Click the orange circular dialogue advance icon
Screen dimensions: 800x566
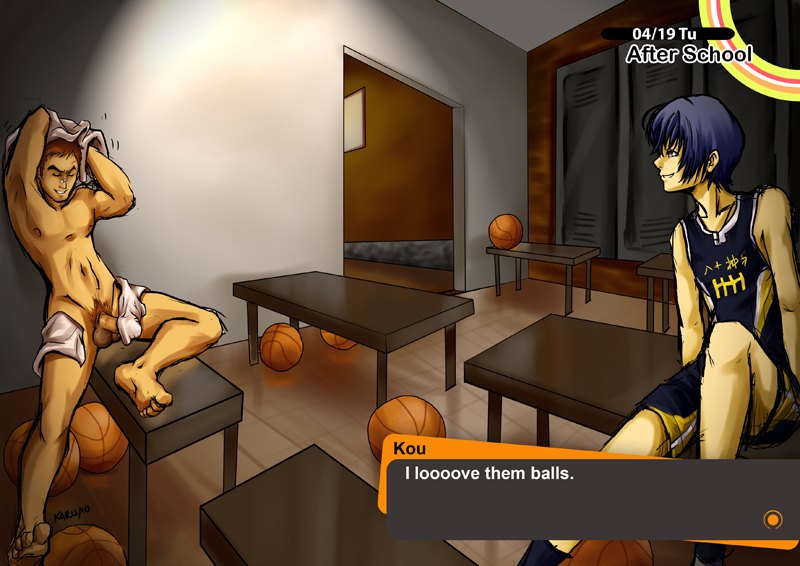pos(771,519)
